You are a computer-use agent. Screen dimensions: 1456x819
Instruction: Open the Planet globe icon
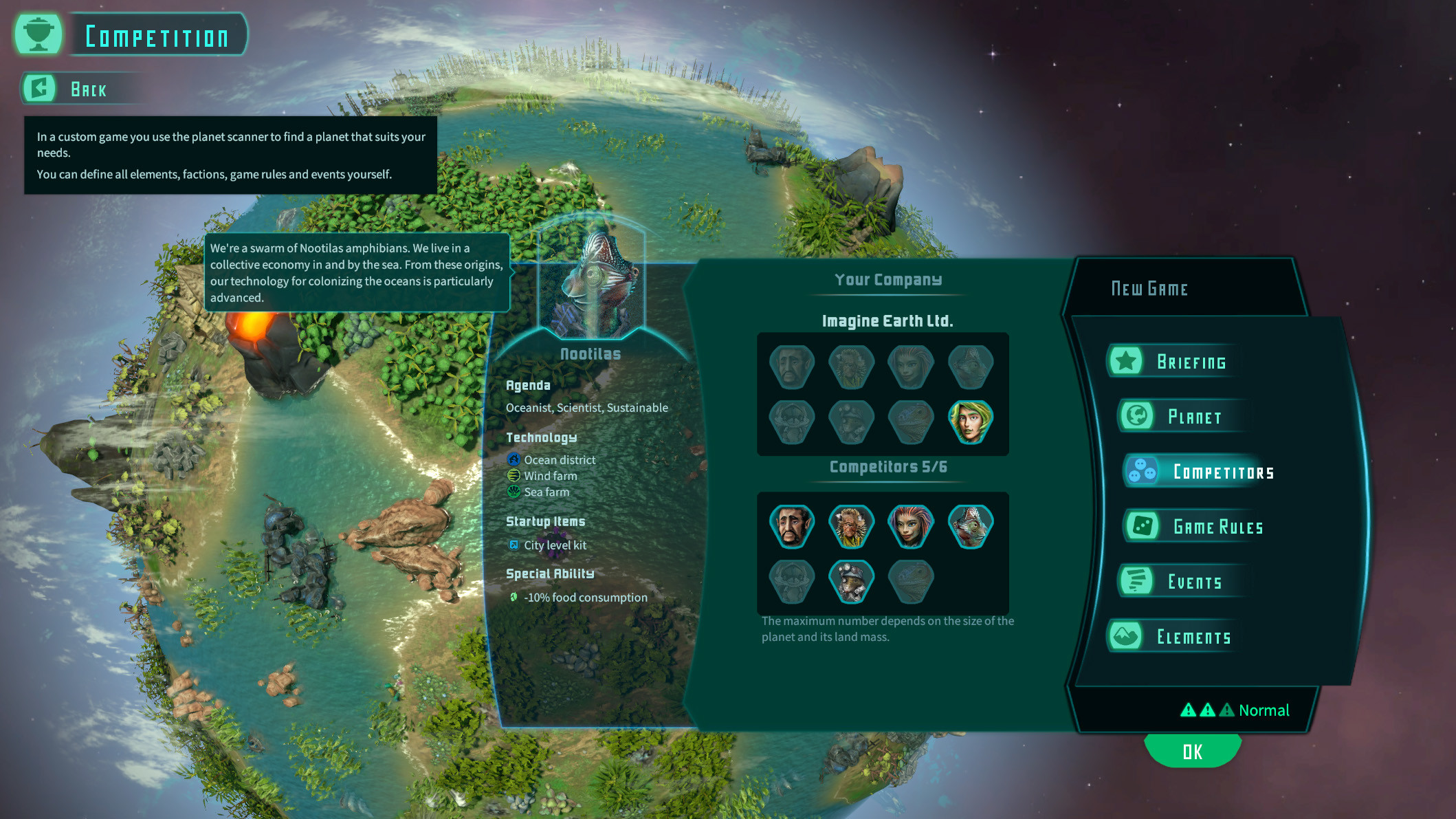click(1138, 416)
